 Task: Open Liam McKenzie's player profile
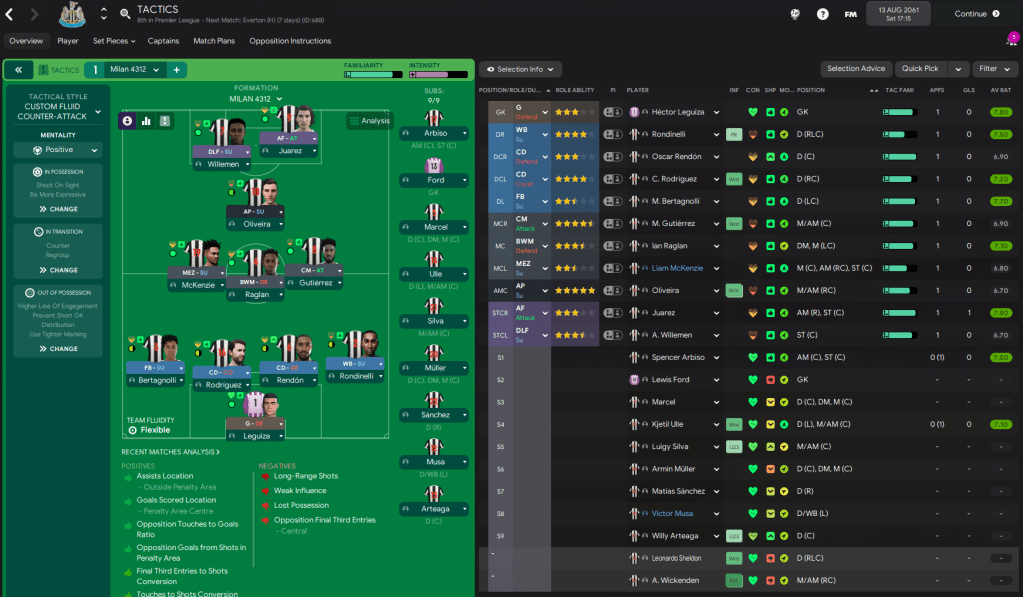point(677,268)
